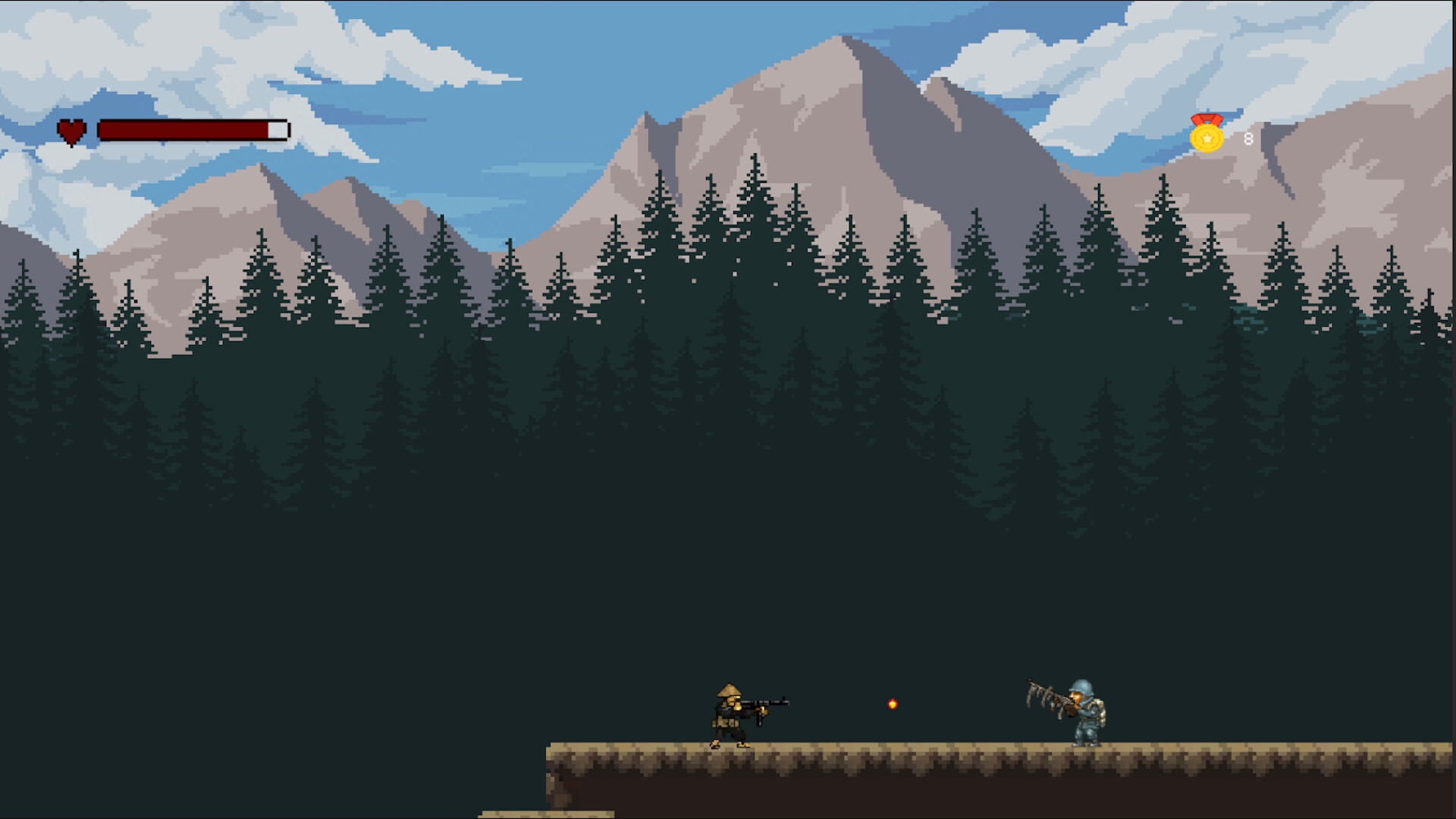
Task: Click the heart icon in the HUD
Action: point(71,130)
